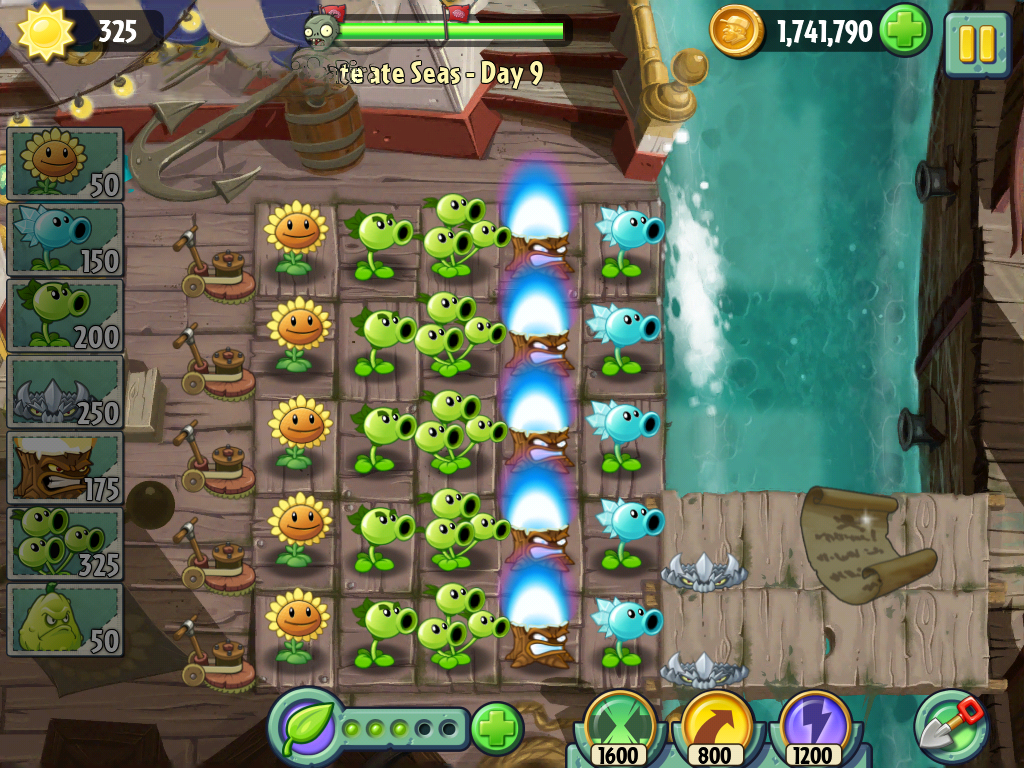Viewport: 1024px width, 768px height.
Task: Select the Sunflower seed packet
Action: pyautogui.click(x=65, y=163)
